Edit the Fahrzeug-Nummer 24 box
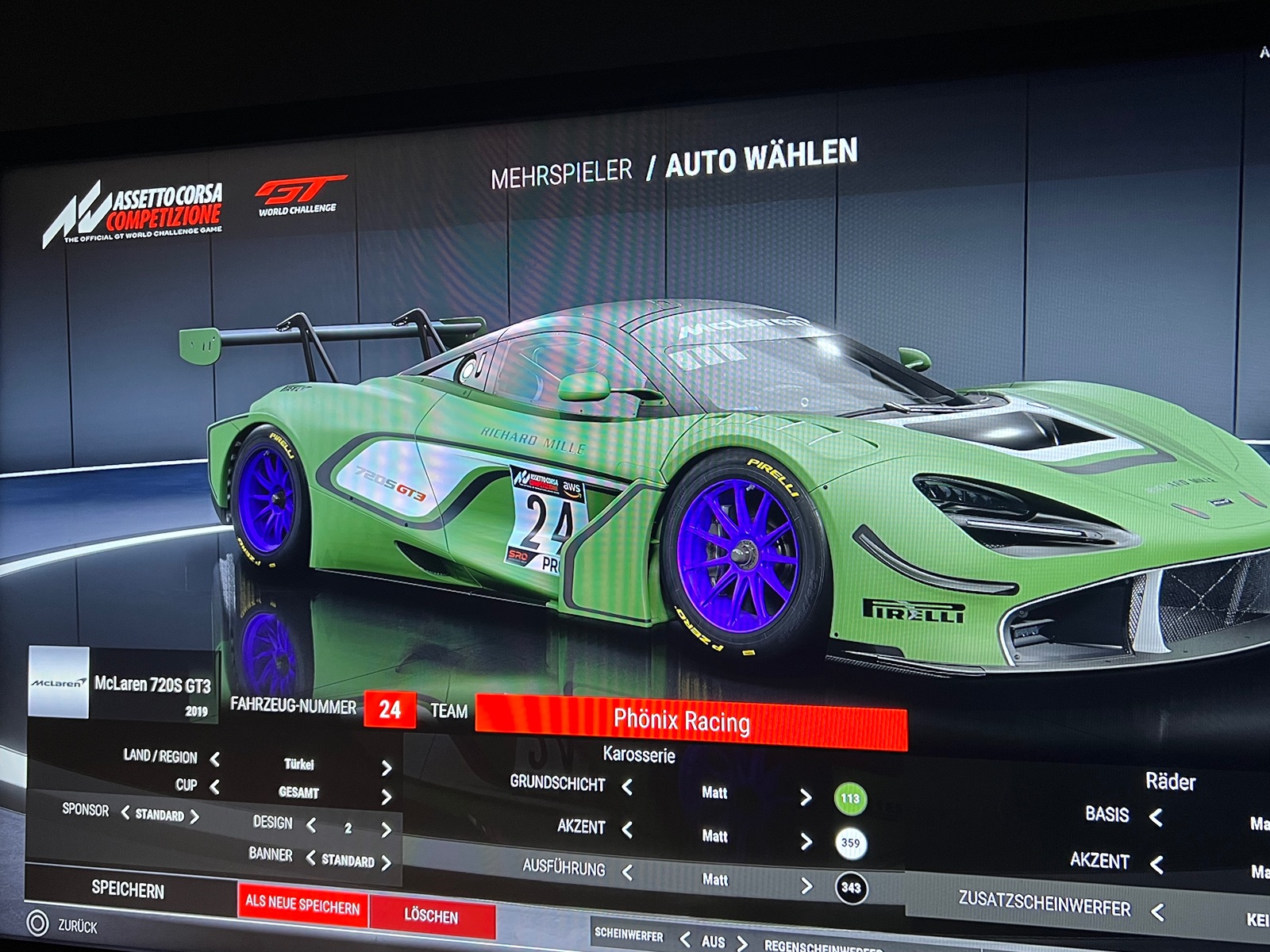This screenshot has height=952, width=1270. (389, 708)
